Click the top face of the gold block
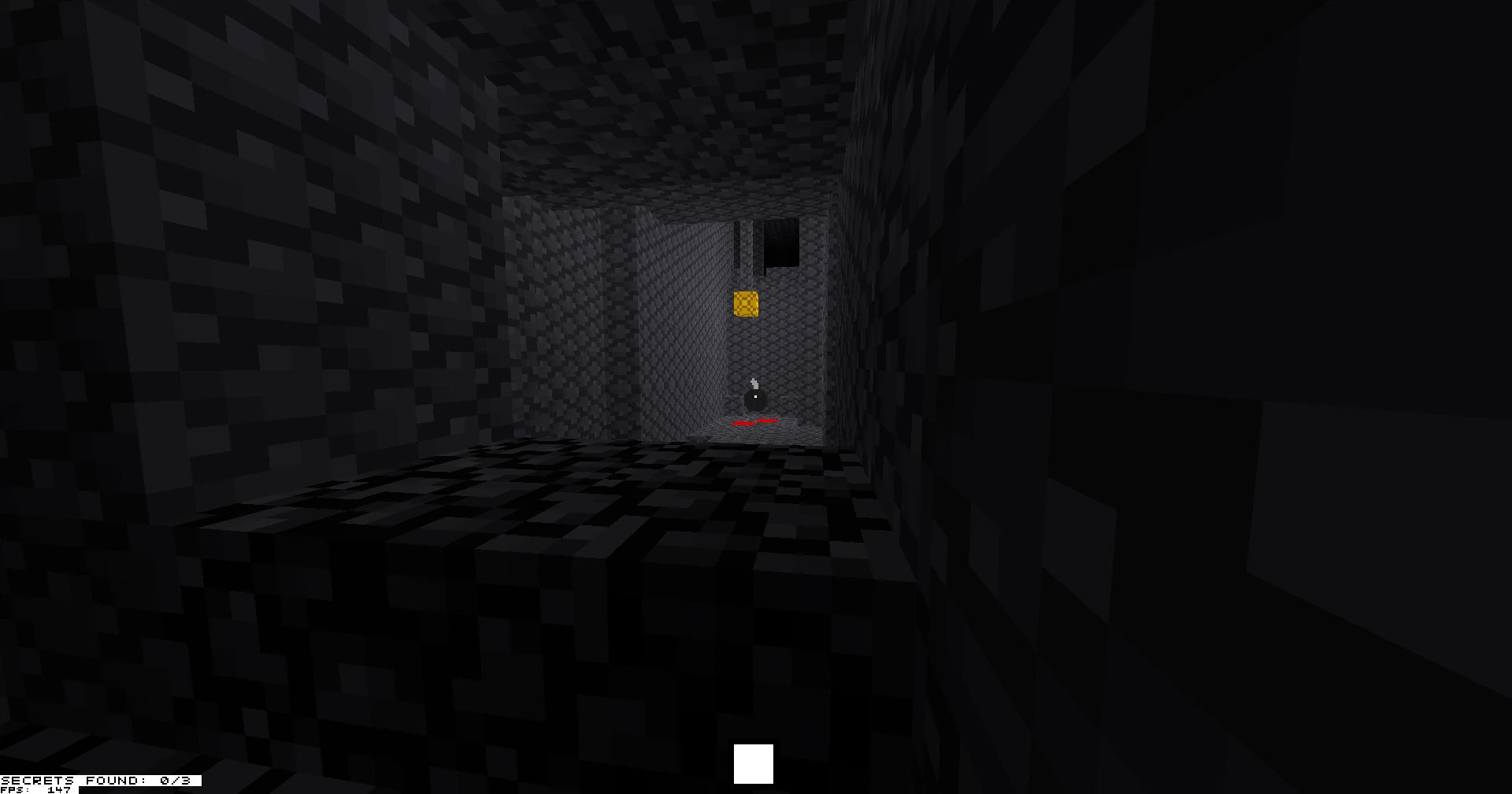The image size is (1512, 794). point(746,295)
